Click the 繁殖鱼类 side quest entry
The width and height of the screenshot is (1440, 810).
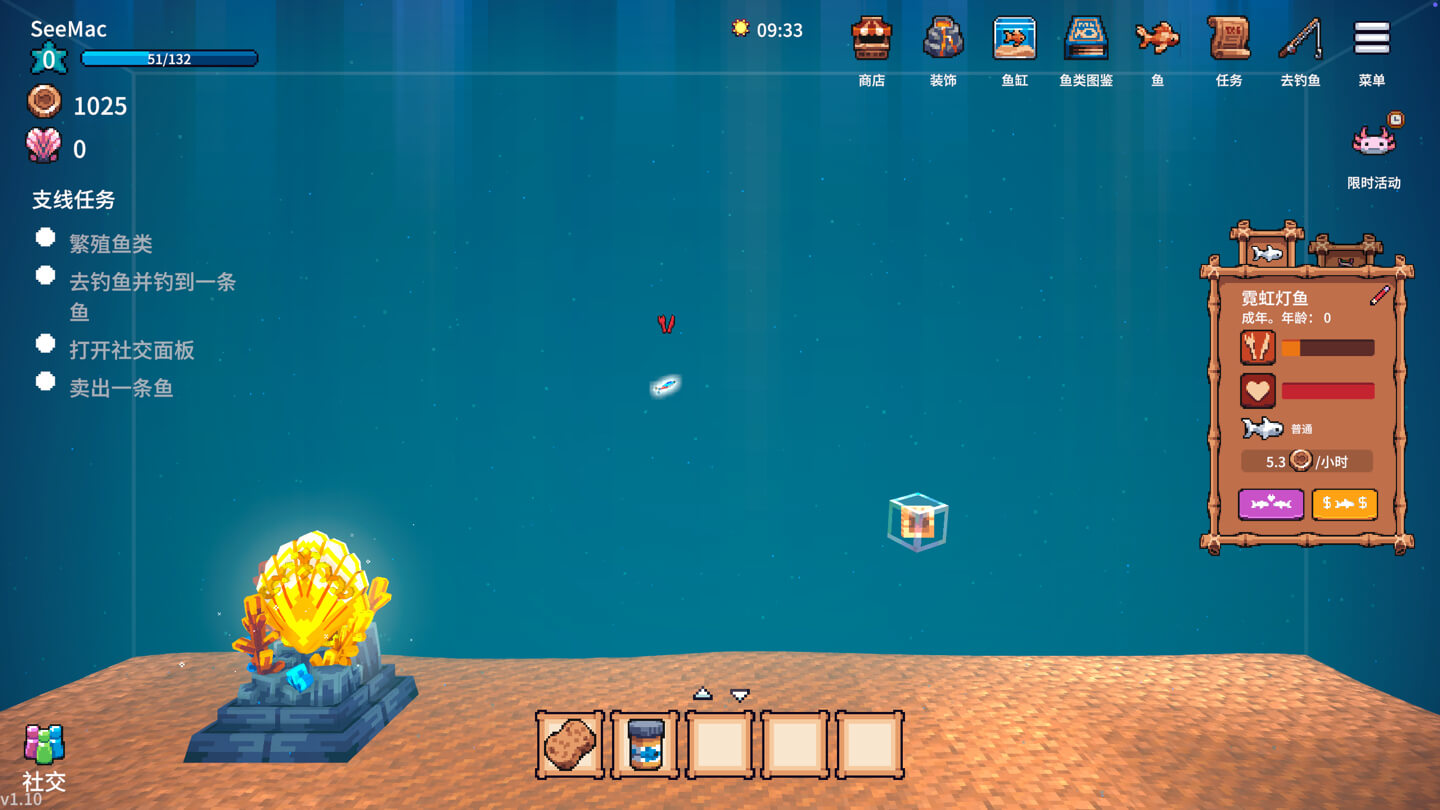[x=110, y=243]
